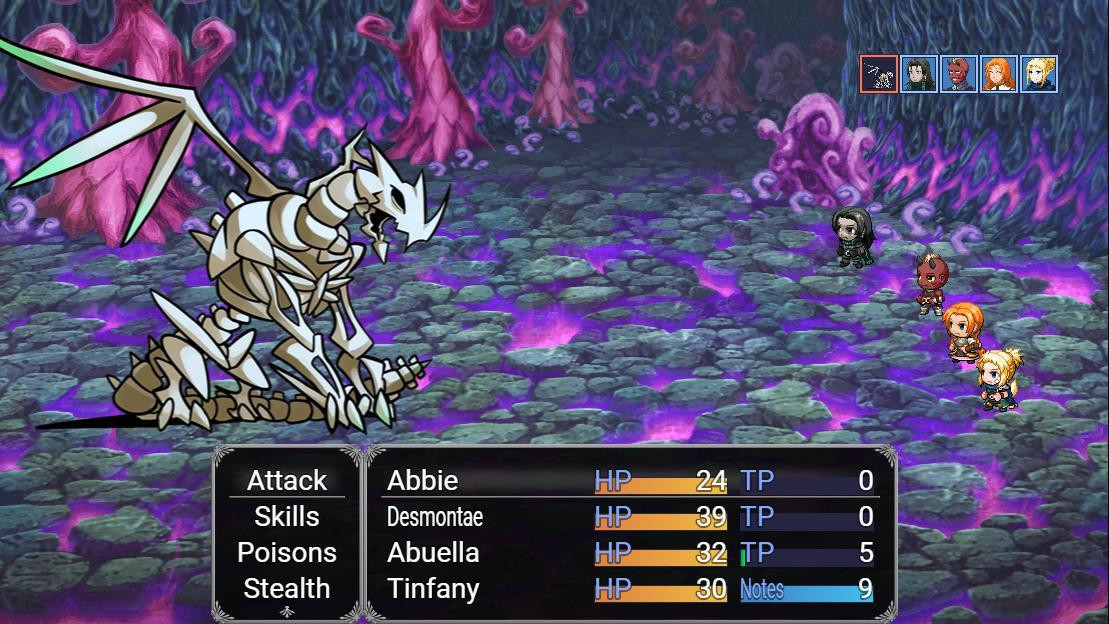The height and width of the screenshot is (624, 1109).
Task: Select the dark-haired hero turn-order portrait
Action: point(919,74)
